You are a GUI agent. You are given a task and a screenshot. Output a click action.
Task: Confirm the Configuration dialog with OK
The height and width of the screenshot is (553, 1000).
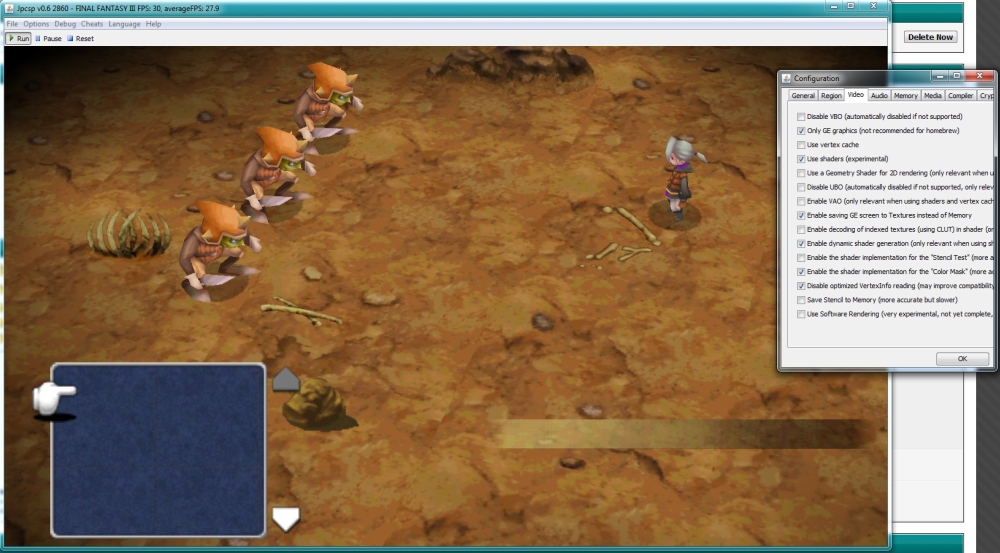961,358
